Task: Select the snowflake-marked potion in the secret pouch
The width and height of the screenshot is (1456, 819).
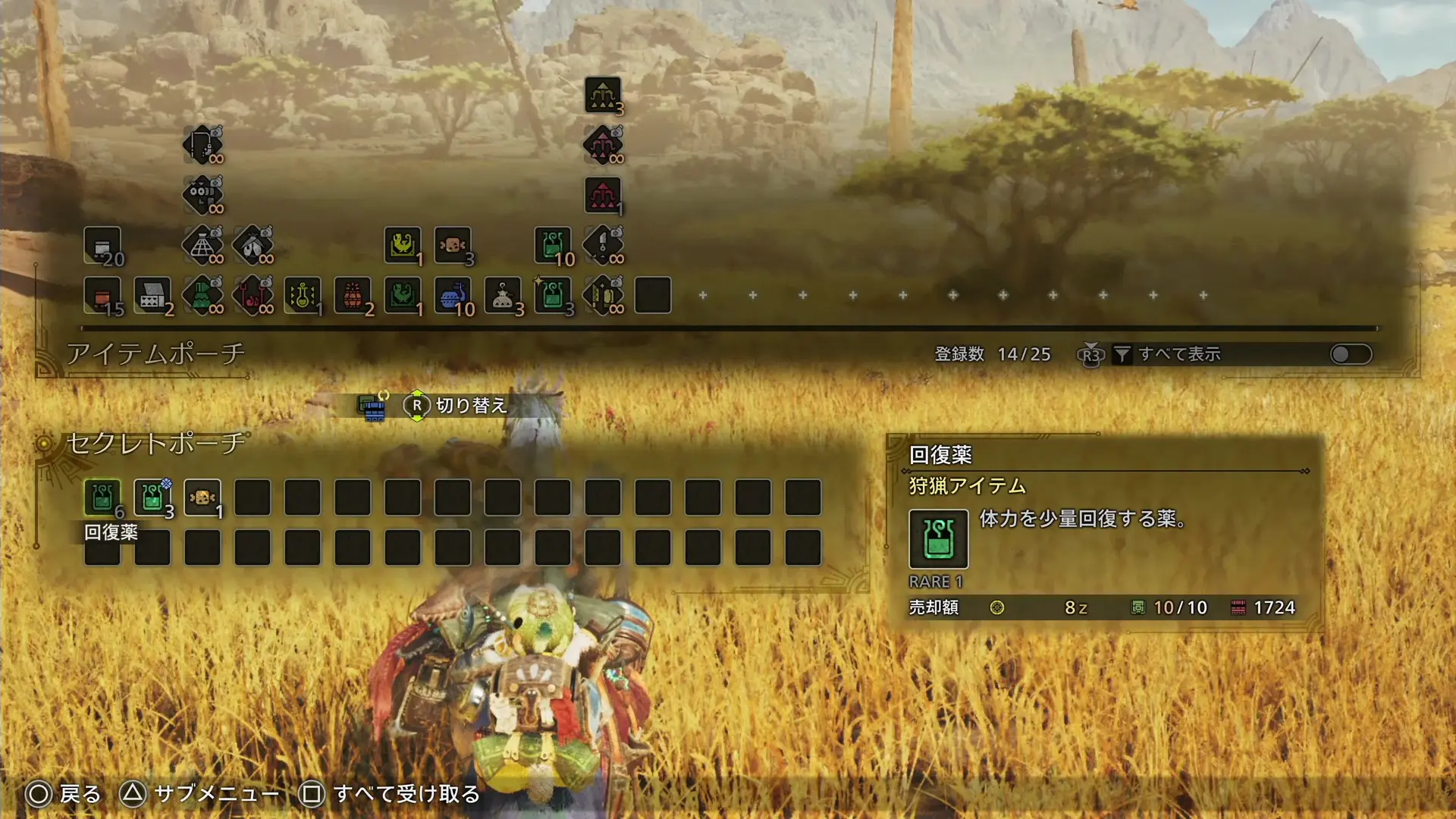Action: click(152, 497)
